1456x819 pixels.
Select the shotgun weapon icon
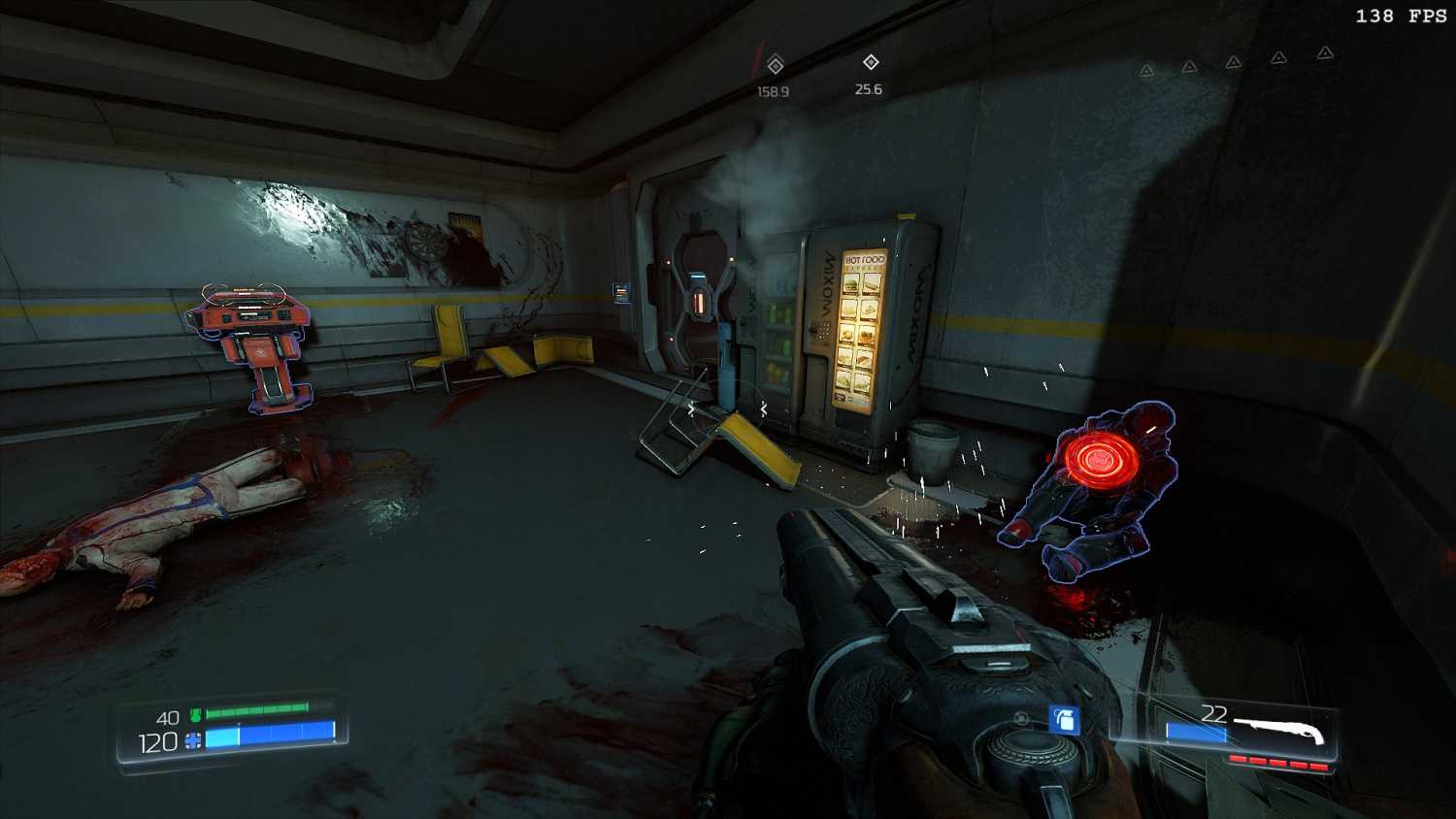tap(1279, 731)
